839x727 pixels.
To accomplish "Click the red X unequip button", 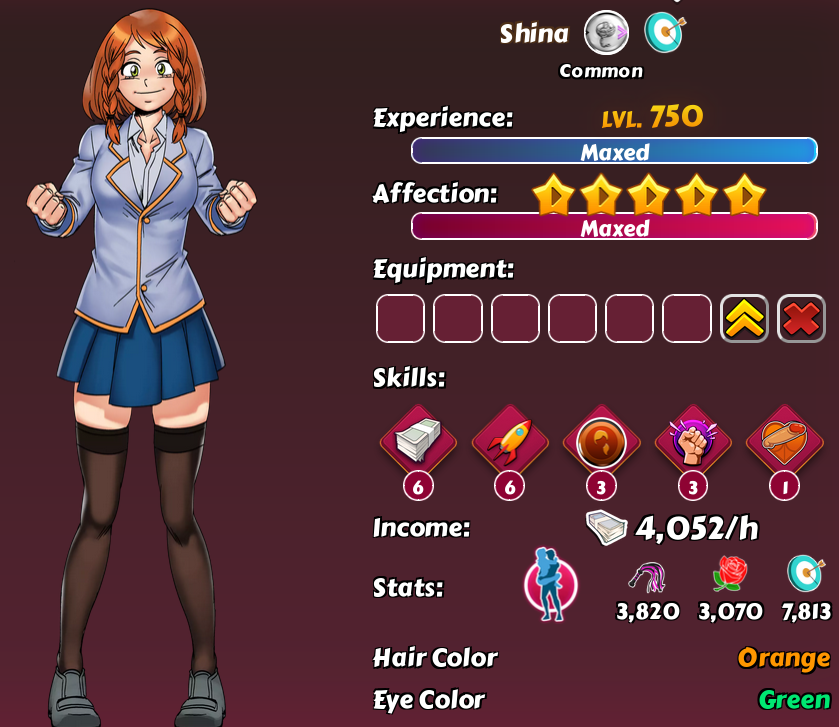I will [x=801, y=319].
